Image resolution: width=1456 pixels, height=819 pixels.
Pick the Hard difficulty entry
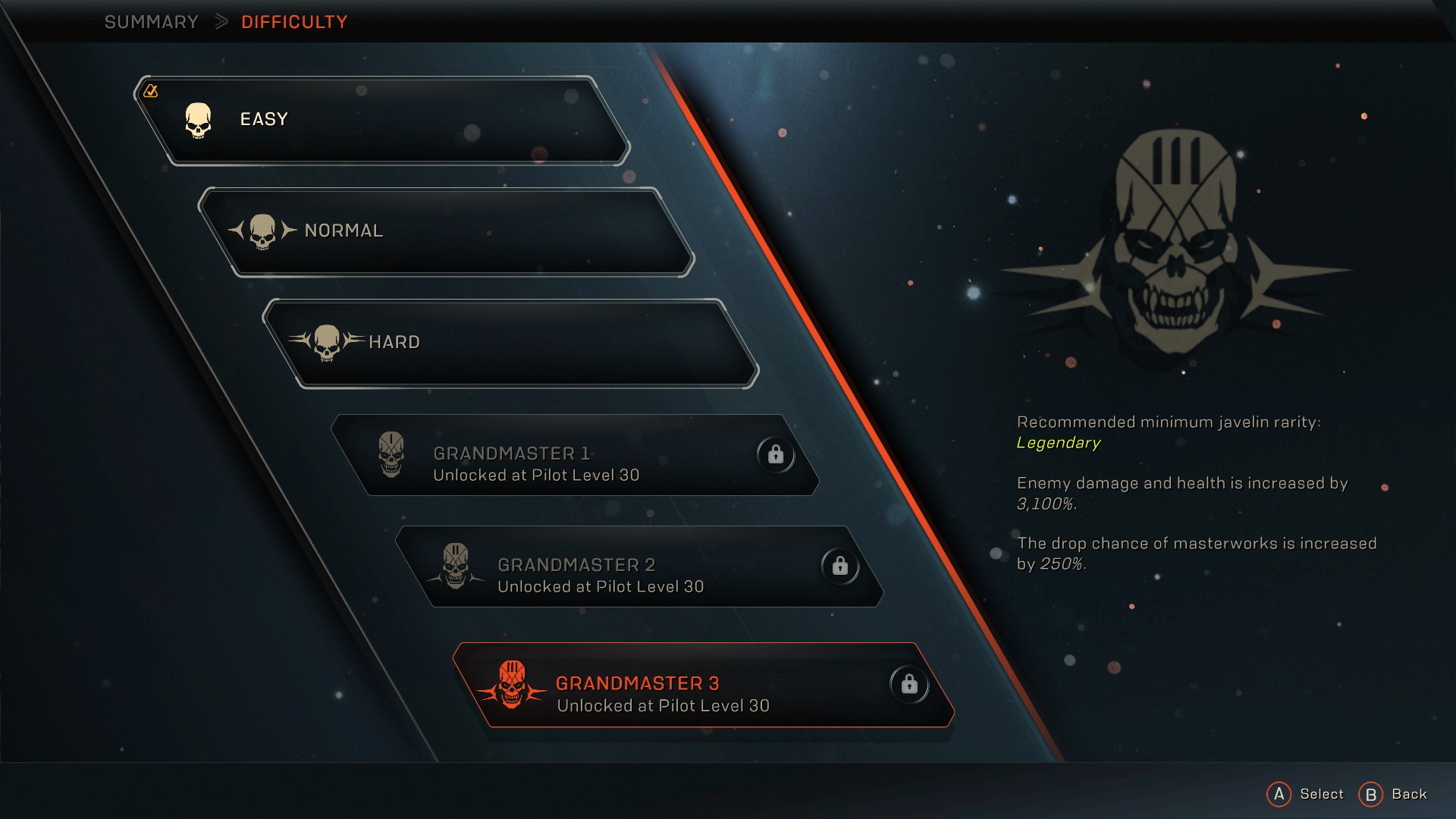click(510, 343)
